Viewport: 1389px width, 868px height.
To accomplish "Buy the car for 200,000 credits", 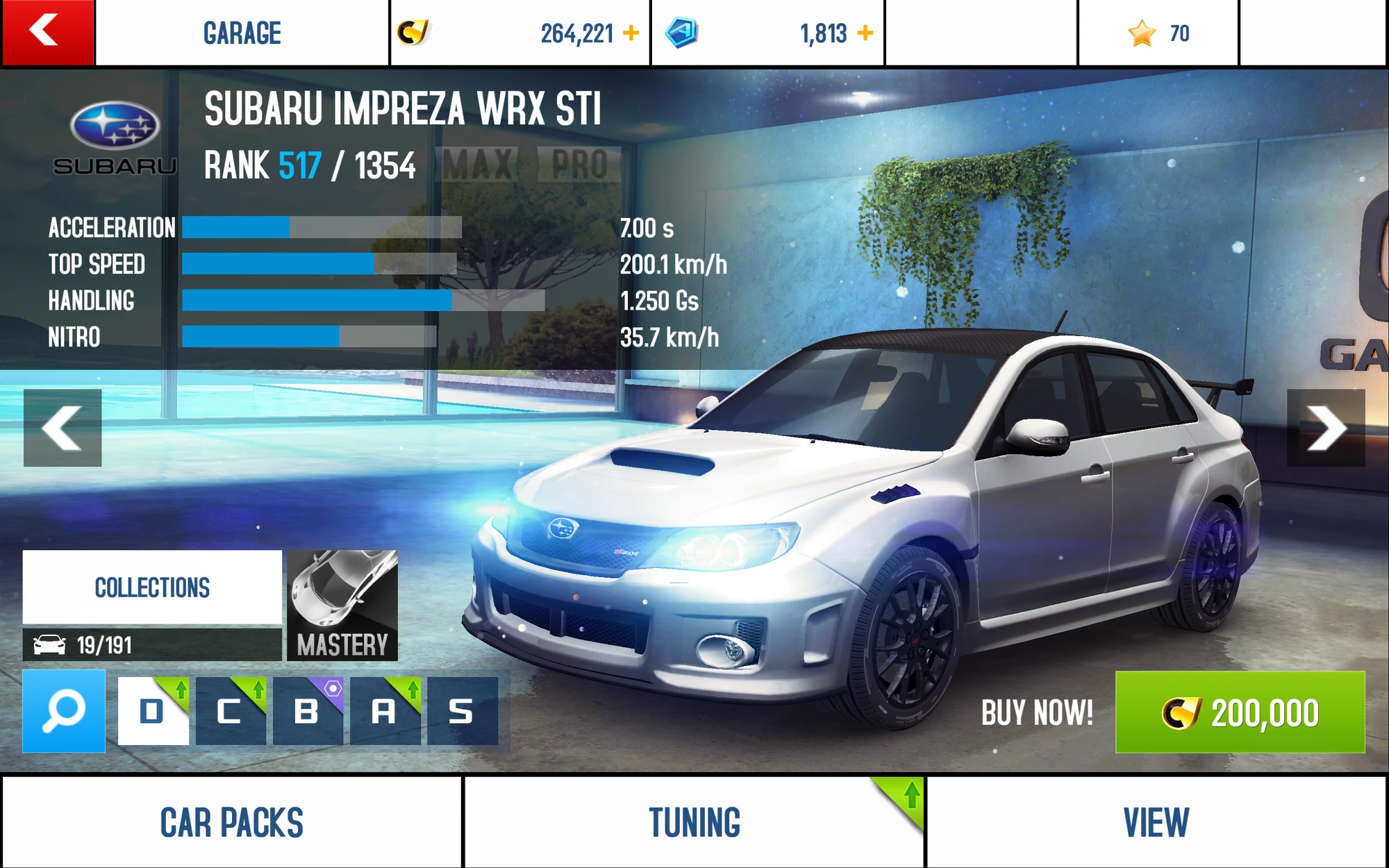I will tap(1240, 712).
